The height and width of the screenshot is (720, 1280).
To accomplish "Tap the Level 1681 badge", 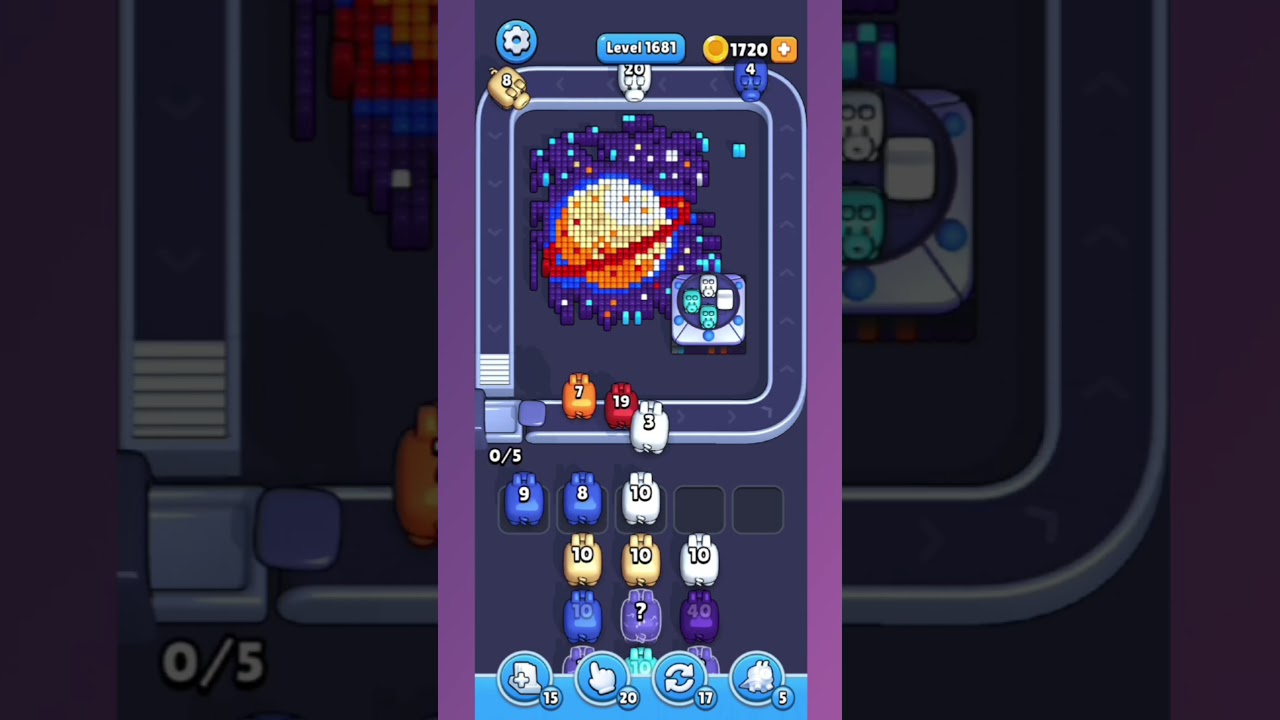I will pyautogui.click(x=641, y=47).
